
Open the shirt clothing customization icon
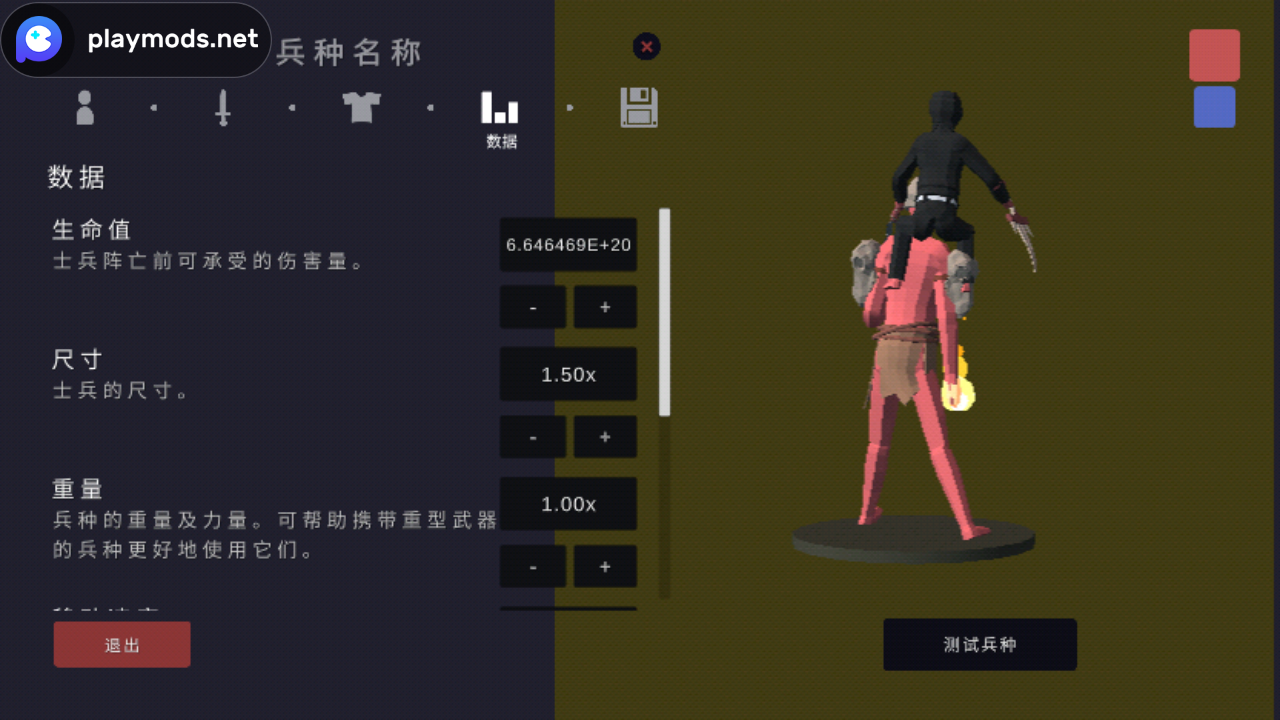click(x=361, y=107)
